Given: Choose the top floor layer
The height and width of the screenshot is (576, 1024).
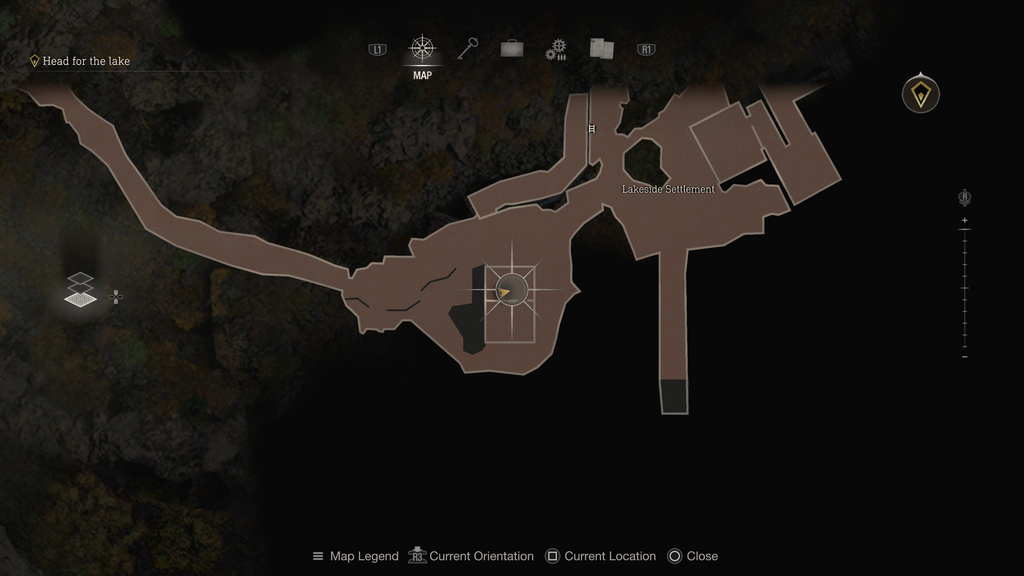Looking at the screenshot, I should [81, 279].
